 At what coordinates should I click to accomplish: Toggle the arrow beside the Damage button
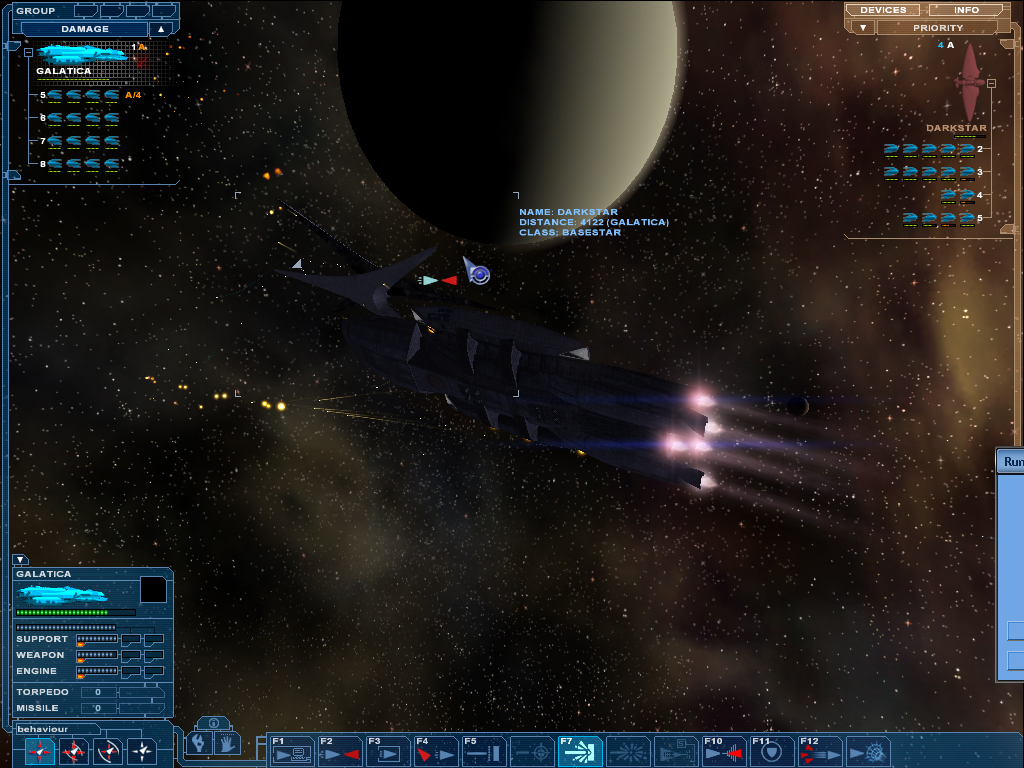159,29
